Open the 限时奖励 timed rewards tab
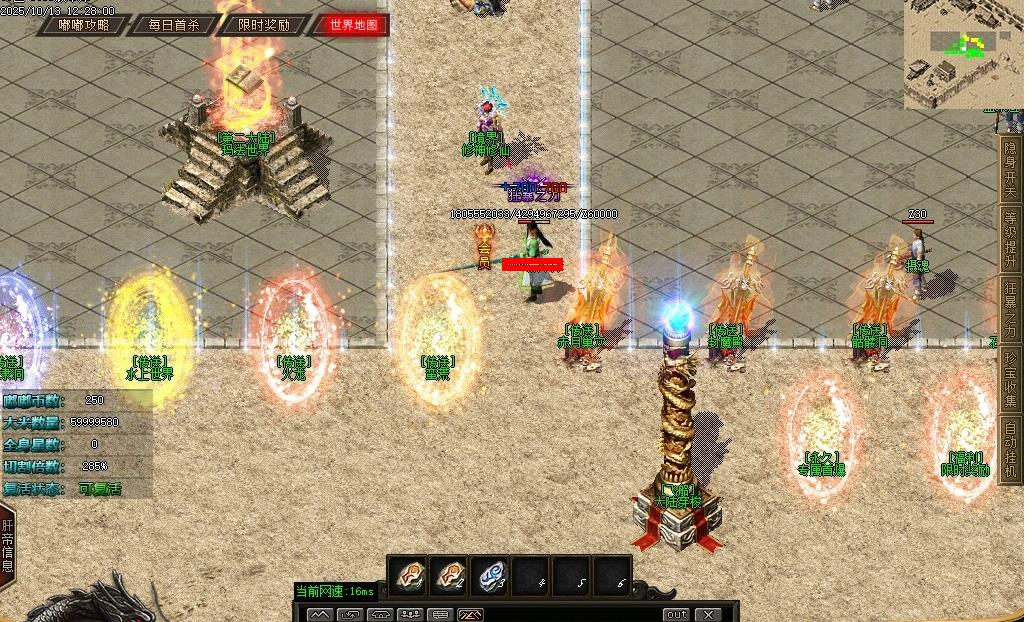 264,25
